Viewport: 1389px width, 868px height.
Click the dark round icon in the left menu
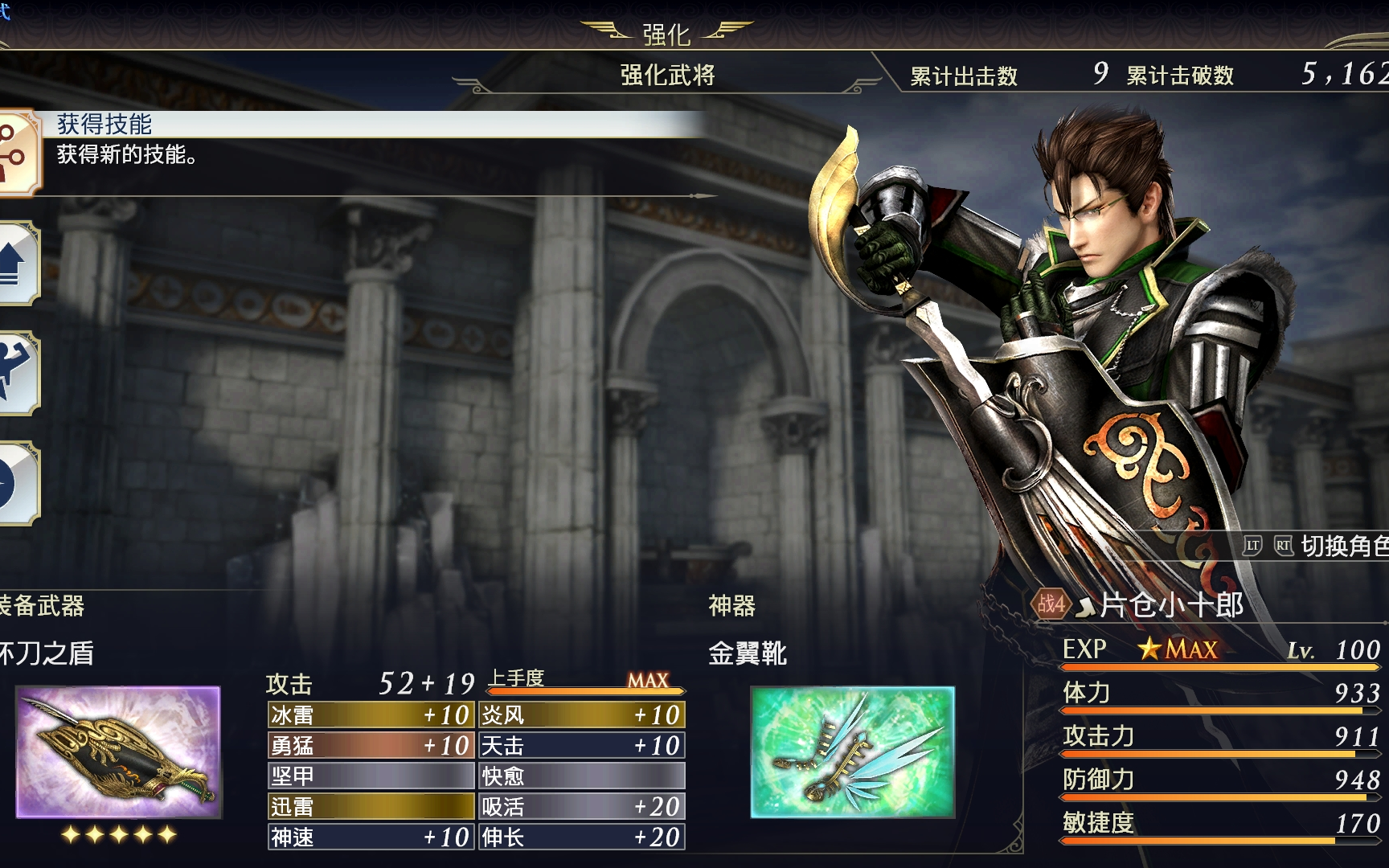(x=16, y=483)
